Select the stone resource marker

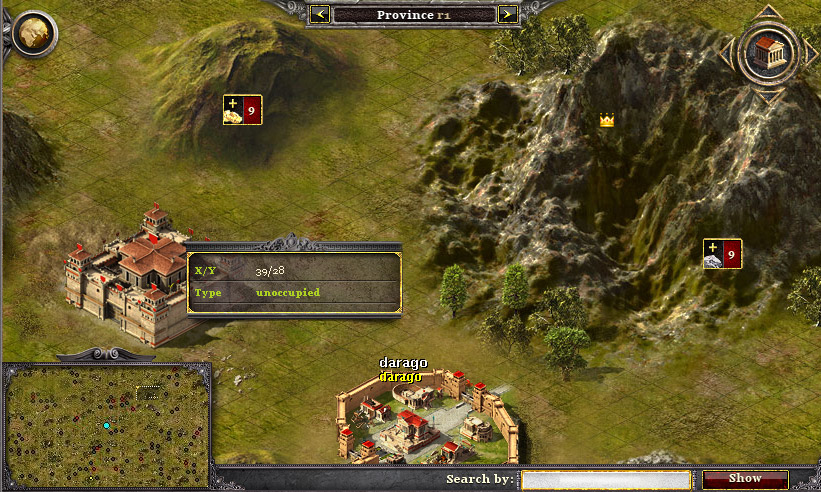[x=722, y=254]
